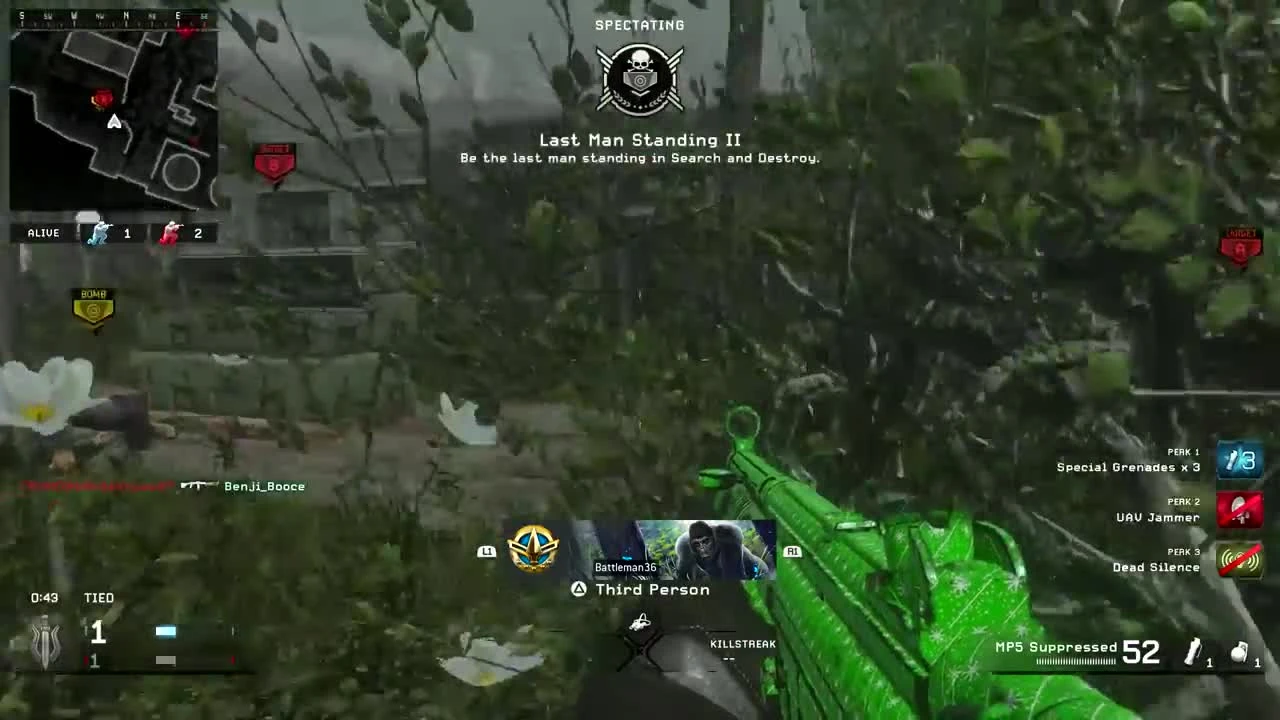The image size is (1280, 720).
Task: Click the MP5 Suppressed weapon label
Action: point(1056,647)
